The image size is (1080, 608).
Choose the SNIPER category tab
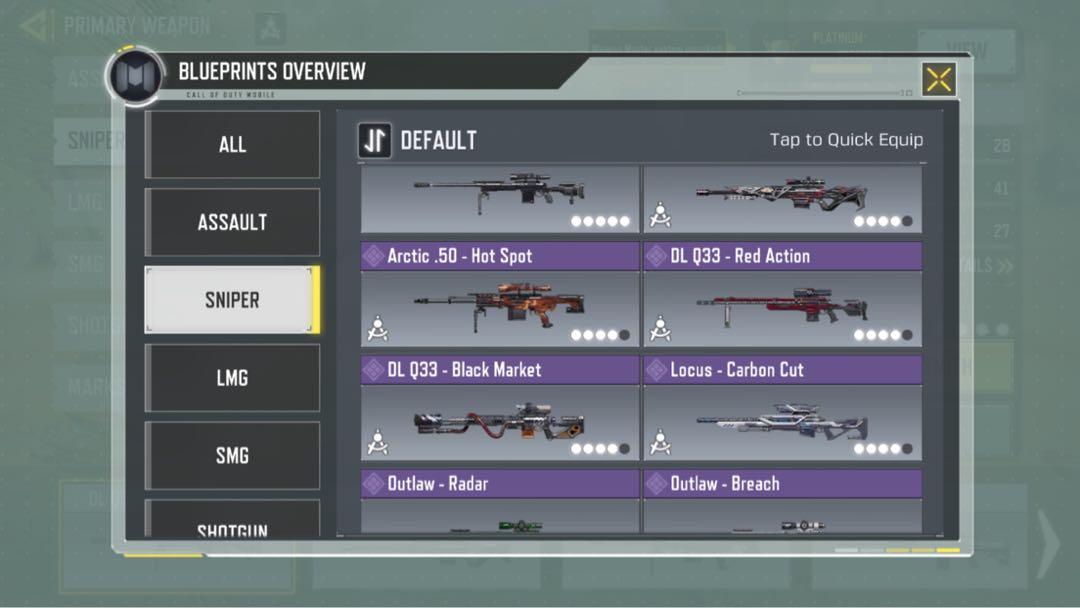pos(232,300)
